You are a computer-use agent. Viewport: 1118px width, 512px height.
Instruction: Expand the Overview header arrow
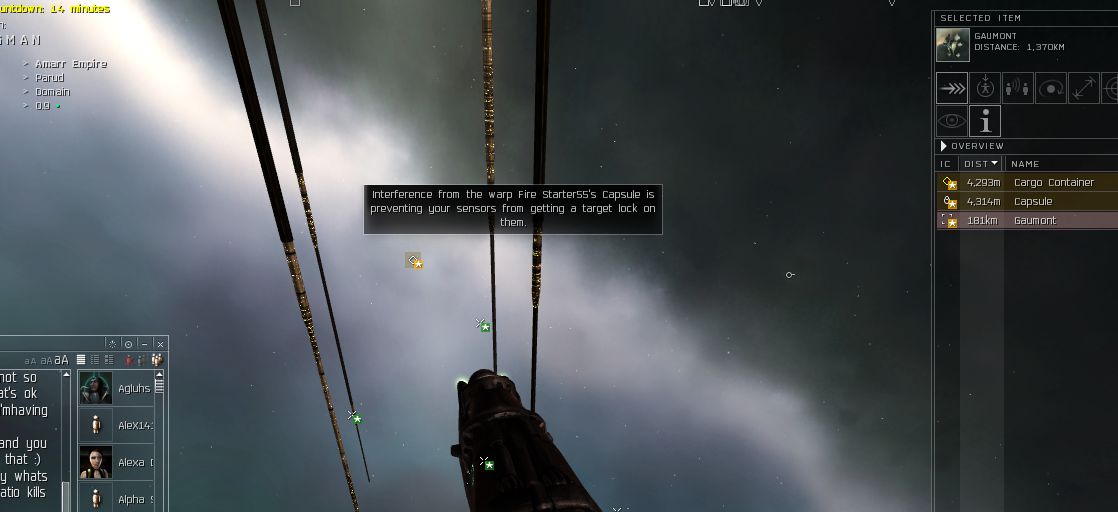944,146
